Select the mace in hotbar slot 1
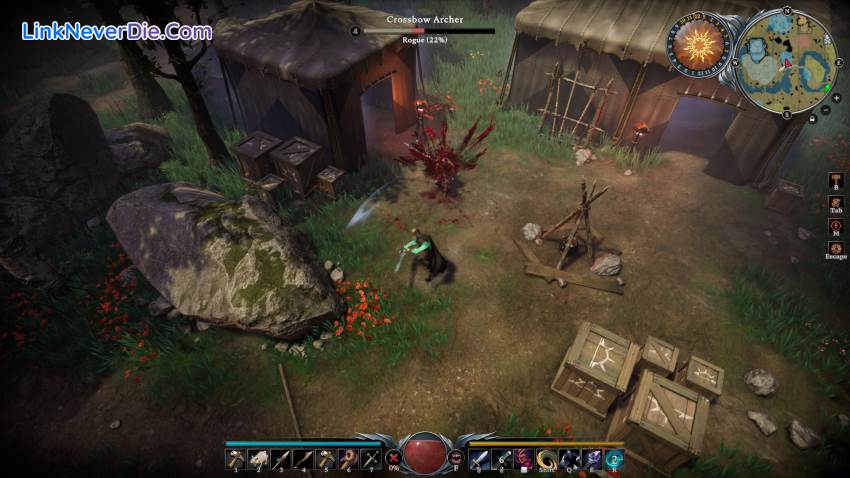The image size is (850, 478). [233, 458]
